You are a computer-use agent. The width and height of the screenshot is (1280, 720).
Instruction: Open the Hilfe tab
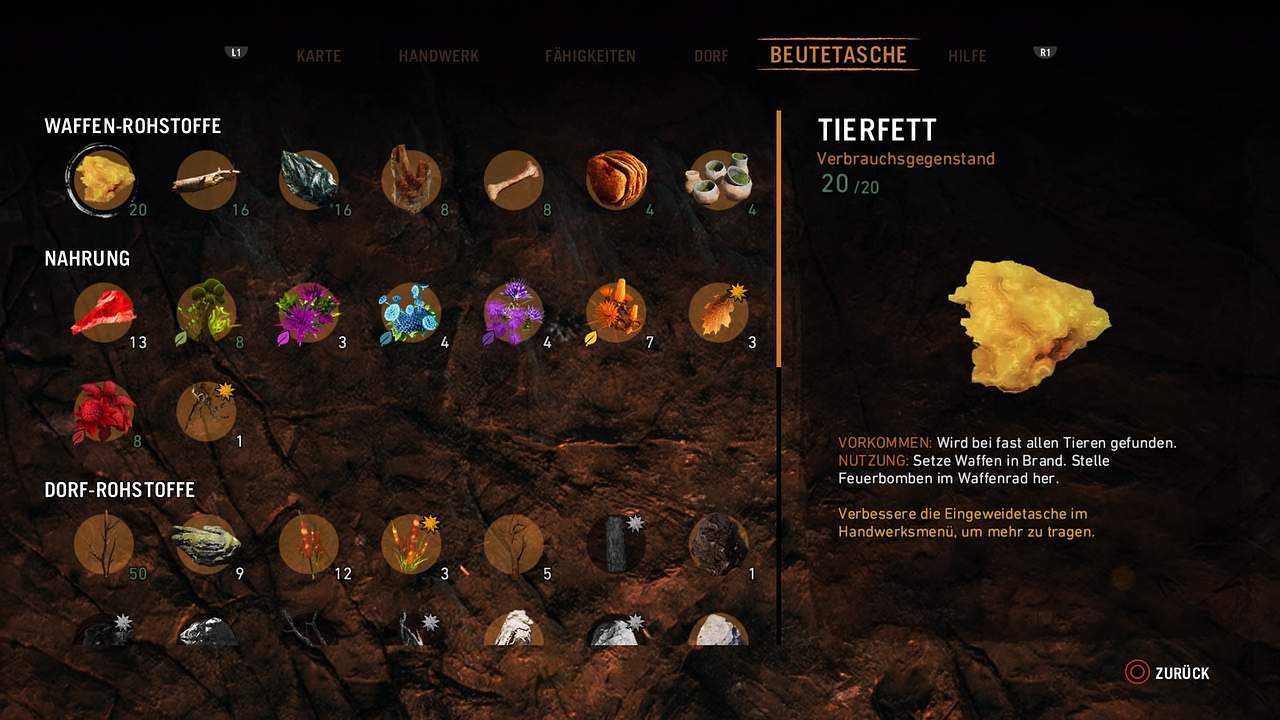pos(967,56)
